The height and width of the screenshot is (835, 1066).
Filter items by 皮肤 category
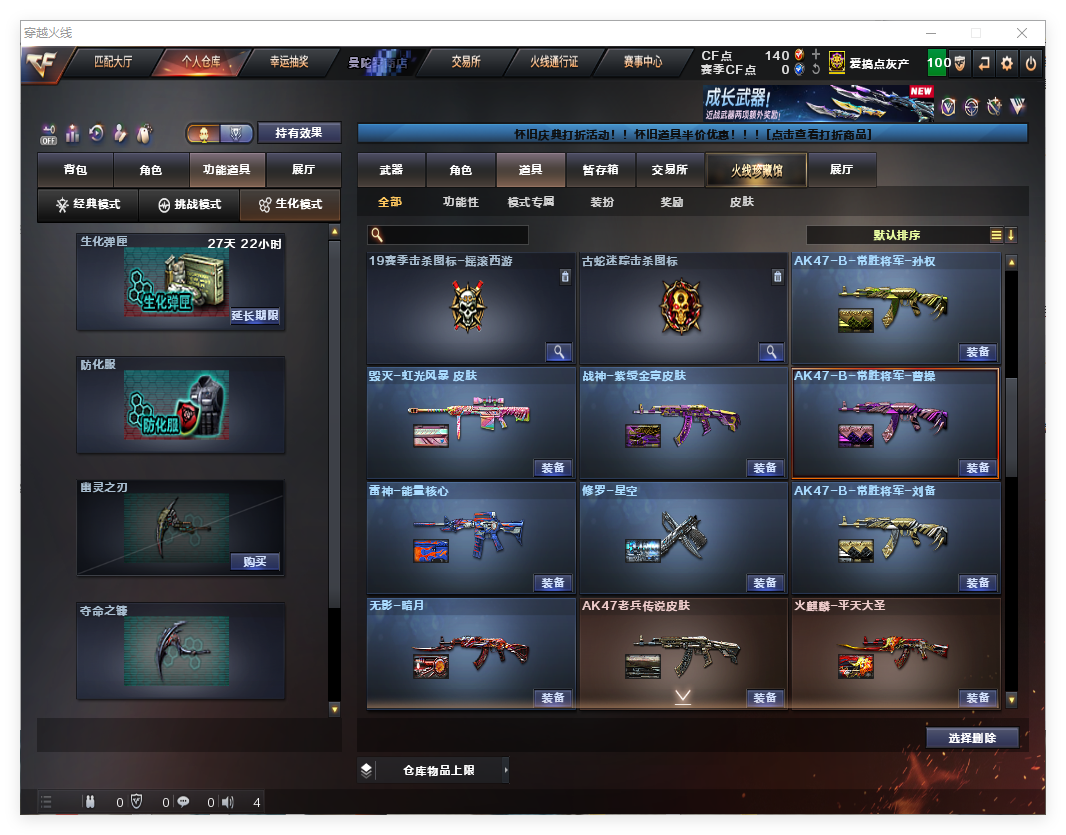pos(741,202)
